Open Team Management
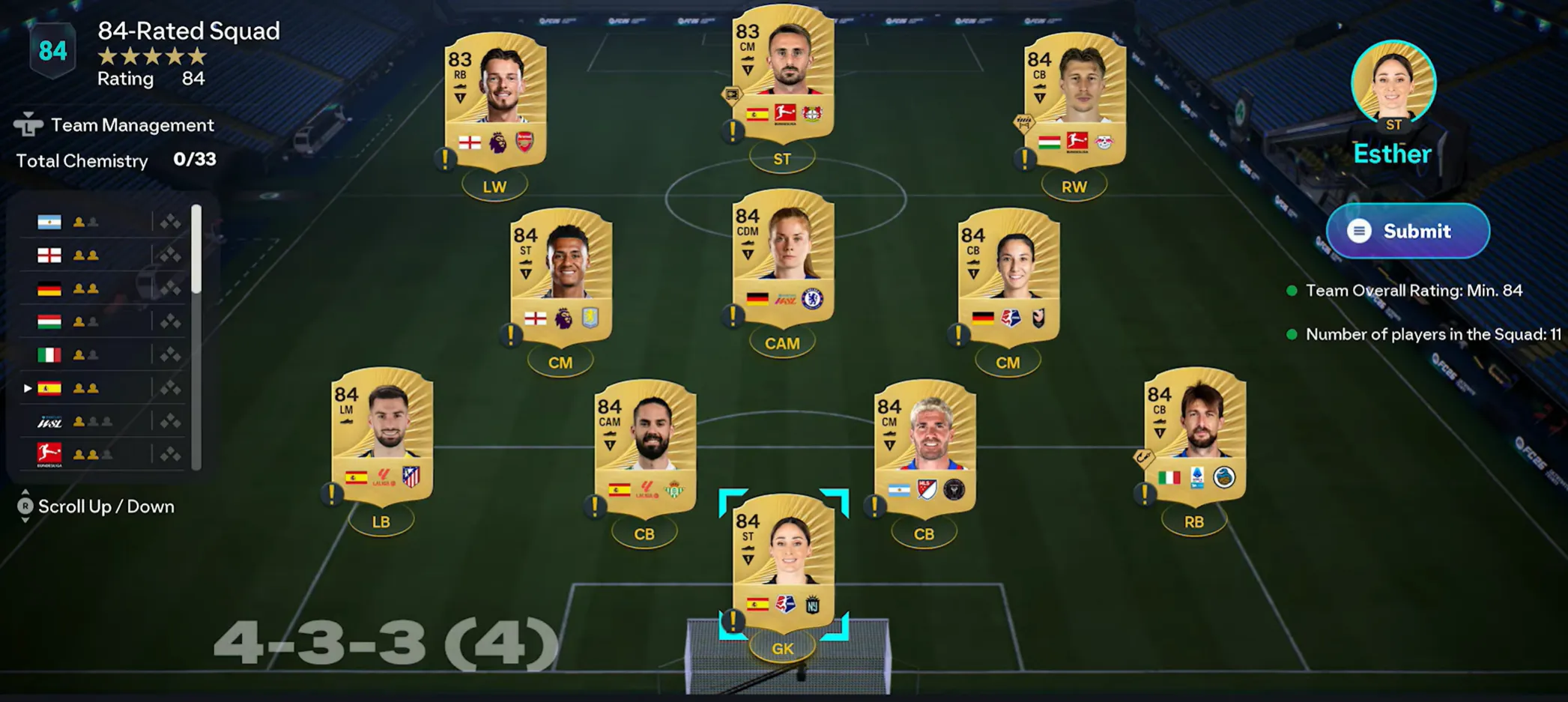The image size is (1568, 702). click(x=132, y=125)
